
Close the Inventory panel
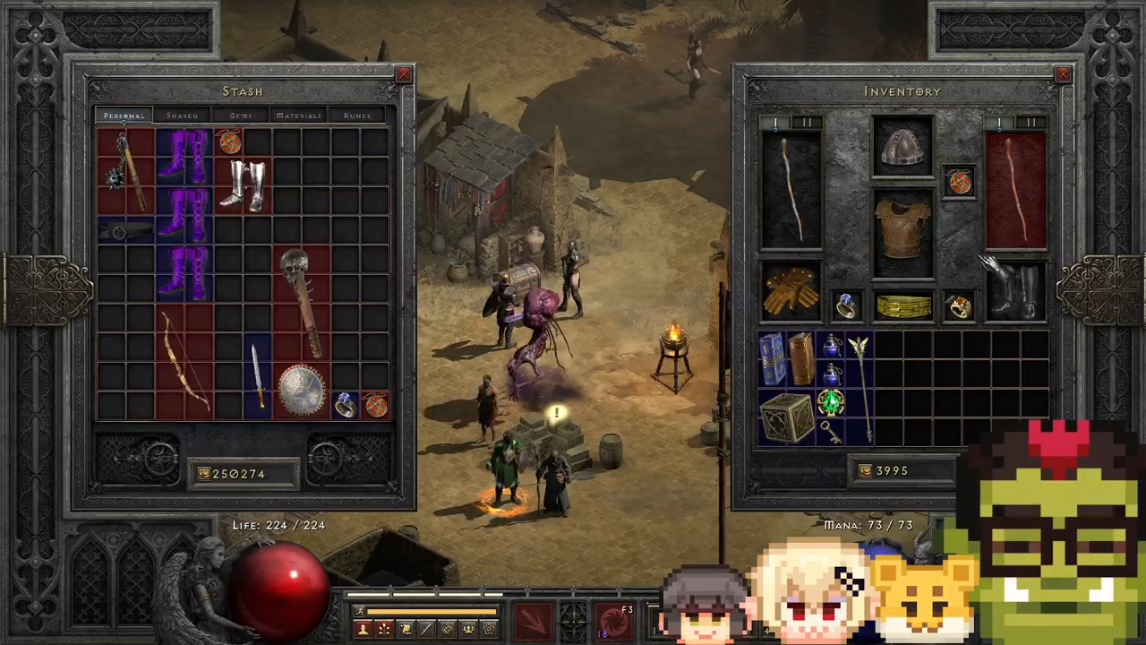(1062, 75)
